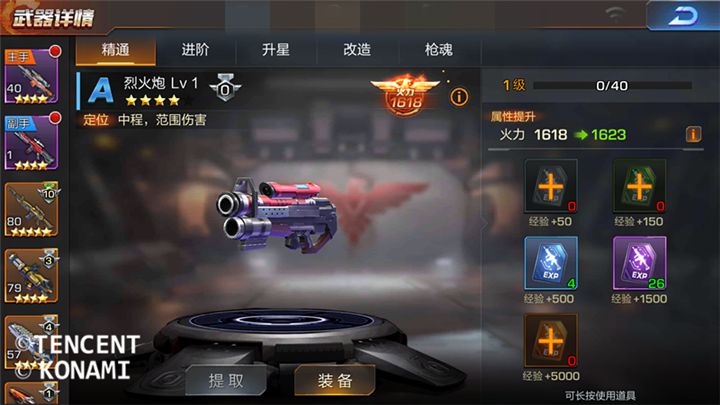Select the level 80 weapon in list
720x405 pixels.
point(31,210)
